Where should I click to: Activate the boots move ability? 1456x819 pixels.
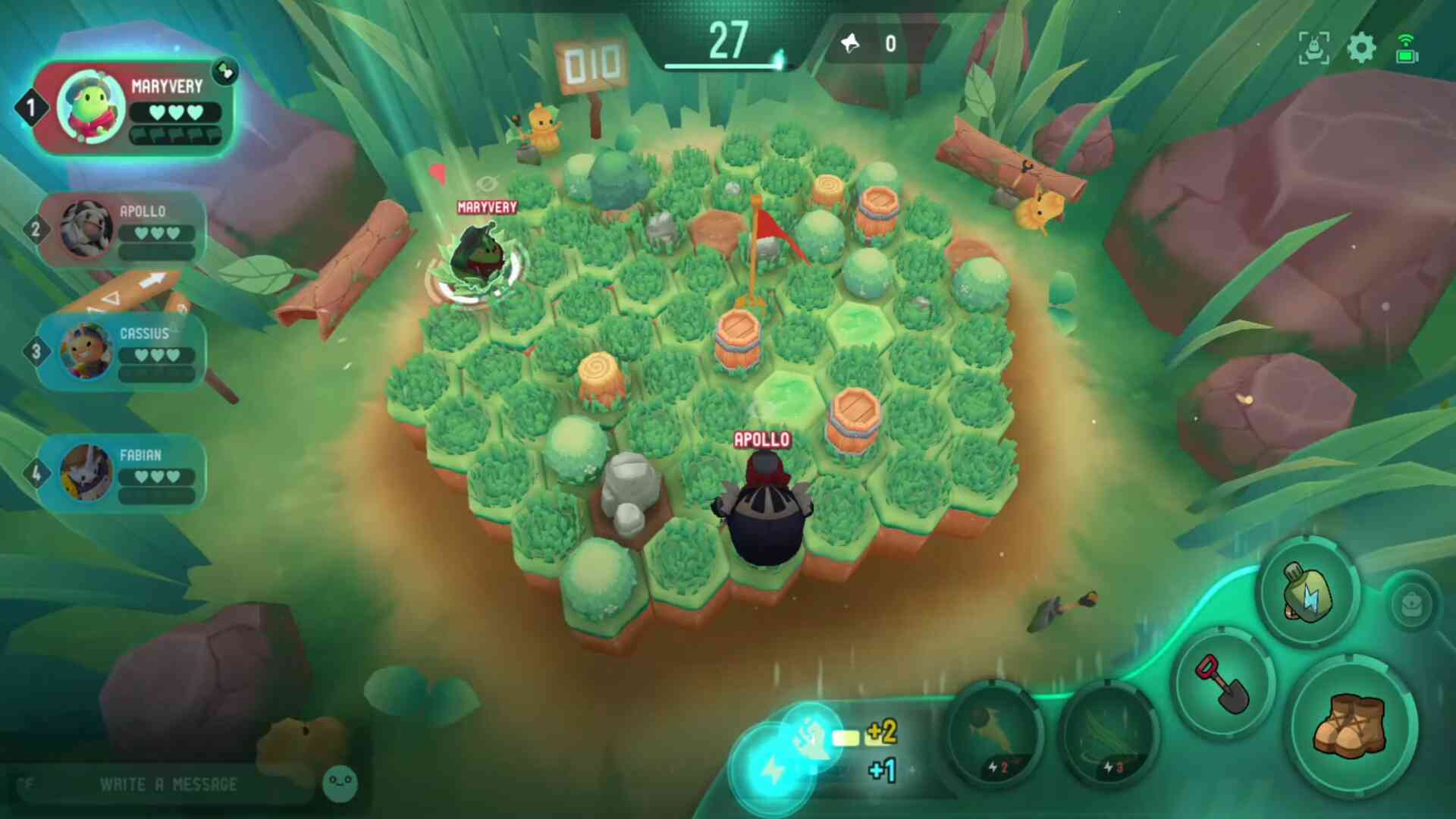tap(1352, 726)
